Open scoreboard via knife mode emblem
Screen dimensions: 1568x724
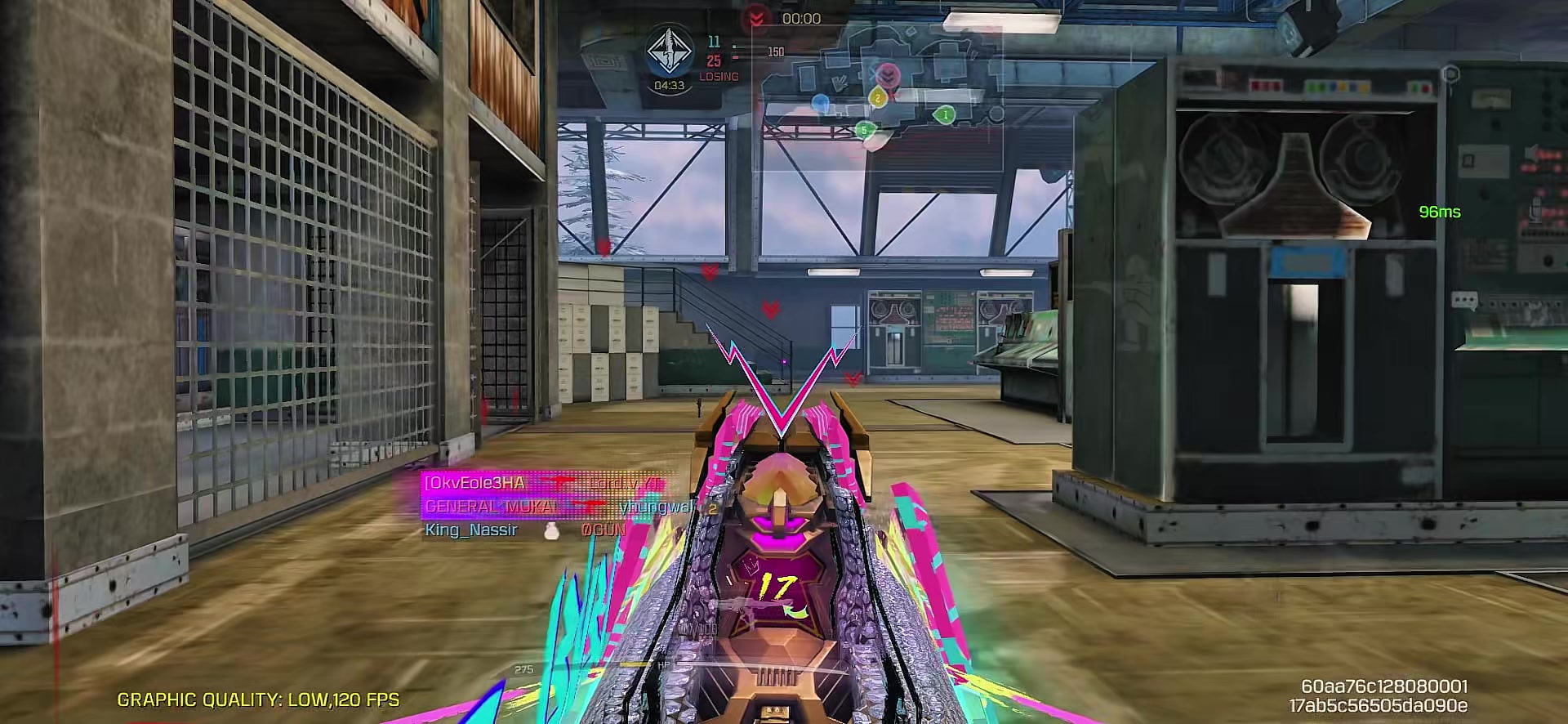[669, 51]
